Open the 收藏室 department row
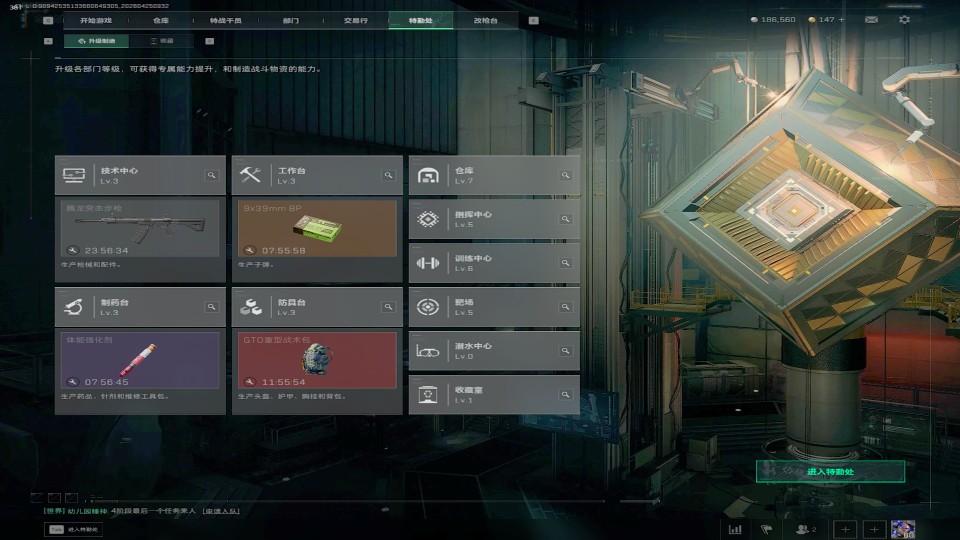Screen dimensions: 960x540 pos(494,395)
